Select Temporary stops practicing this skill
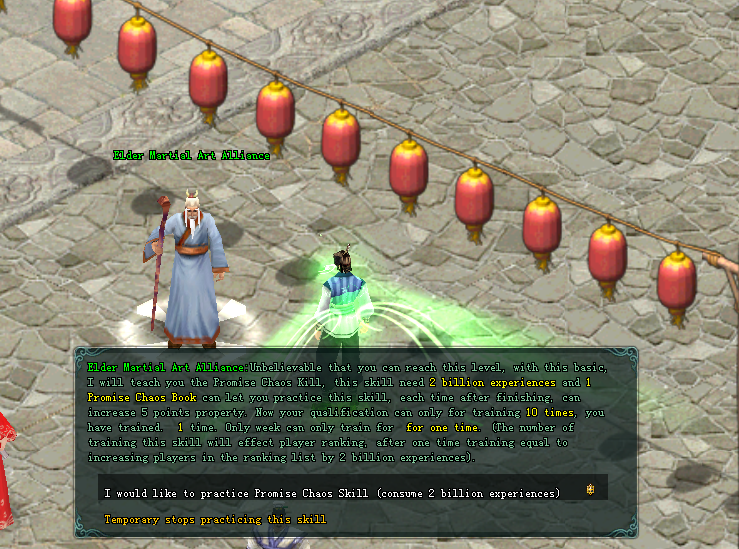Image resolution: width=739 pixels, height=549 pixels. tap(215, 520)
